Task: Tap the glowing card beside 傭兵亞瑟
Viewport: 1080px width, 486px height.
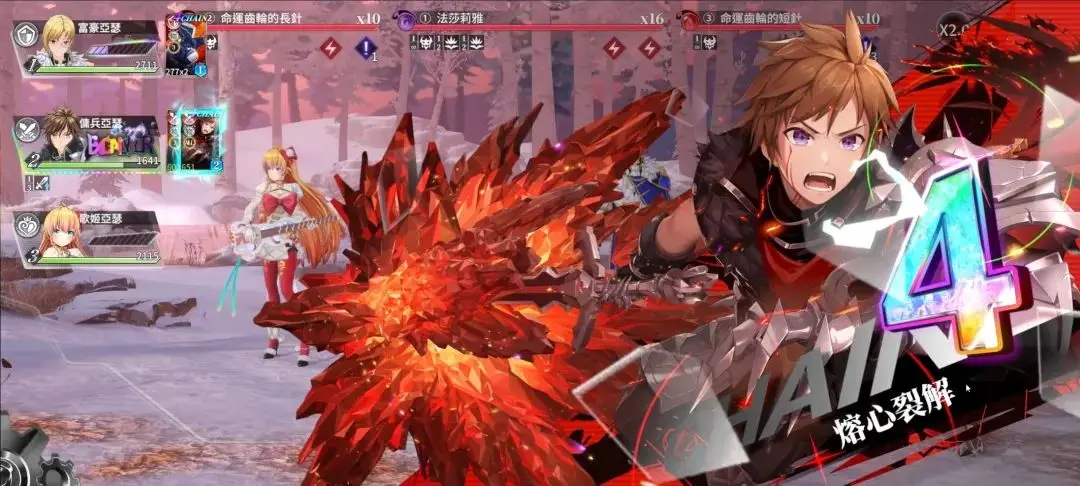Action: [x=197, y=139]
